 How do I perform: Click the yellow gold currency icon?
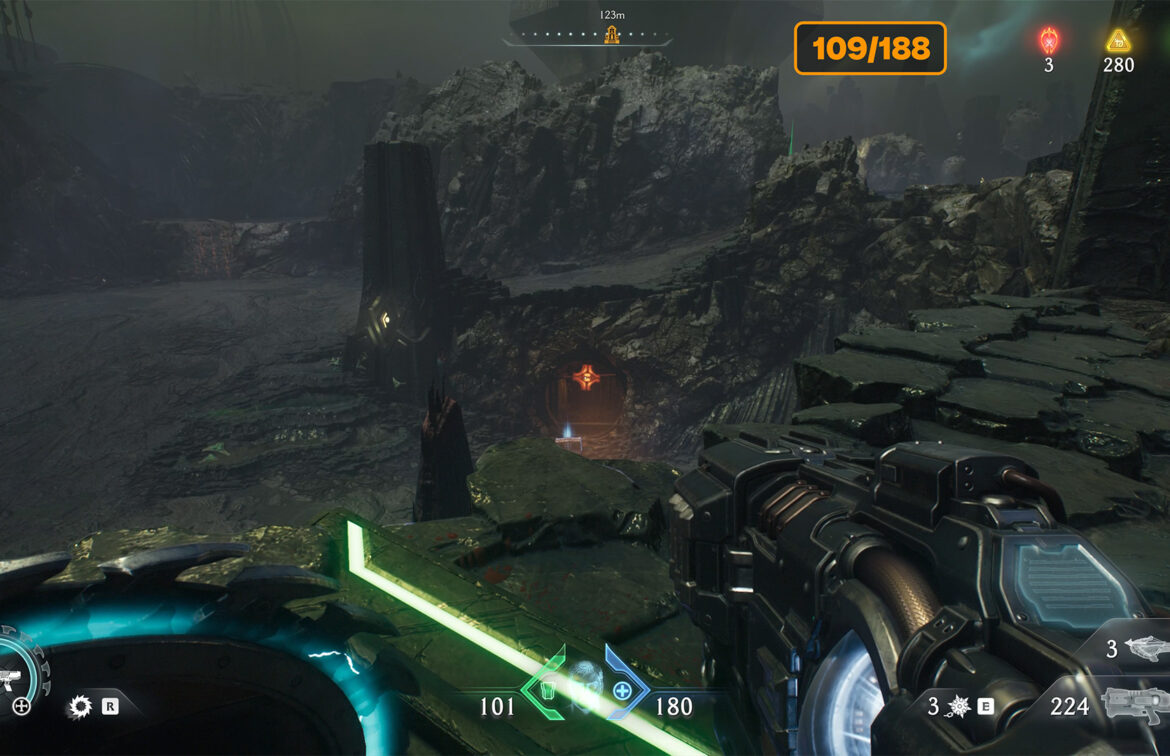[x=1118, y=41]
